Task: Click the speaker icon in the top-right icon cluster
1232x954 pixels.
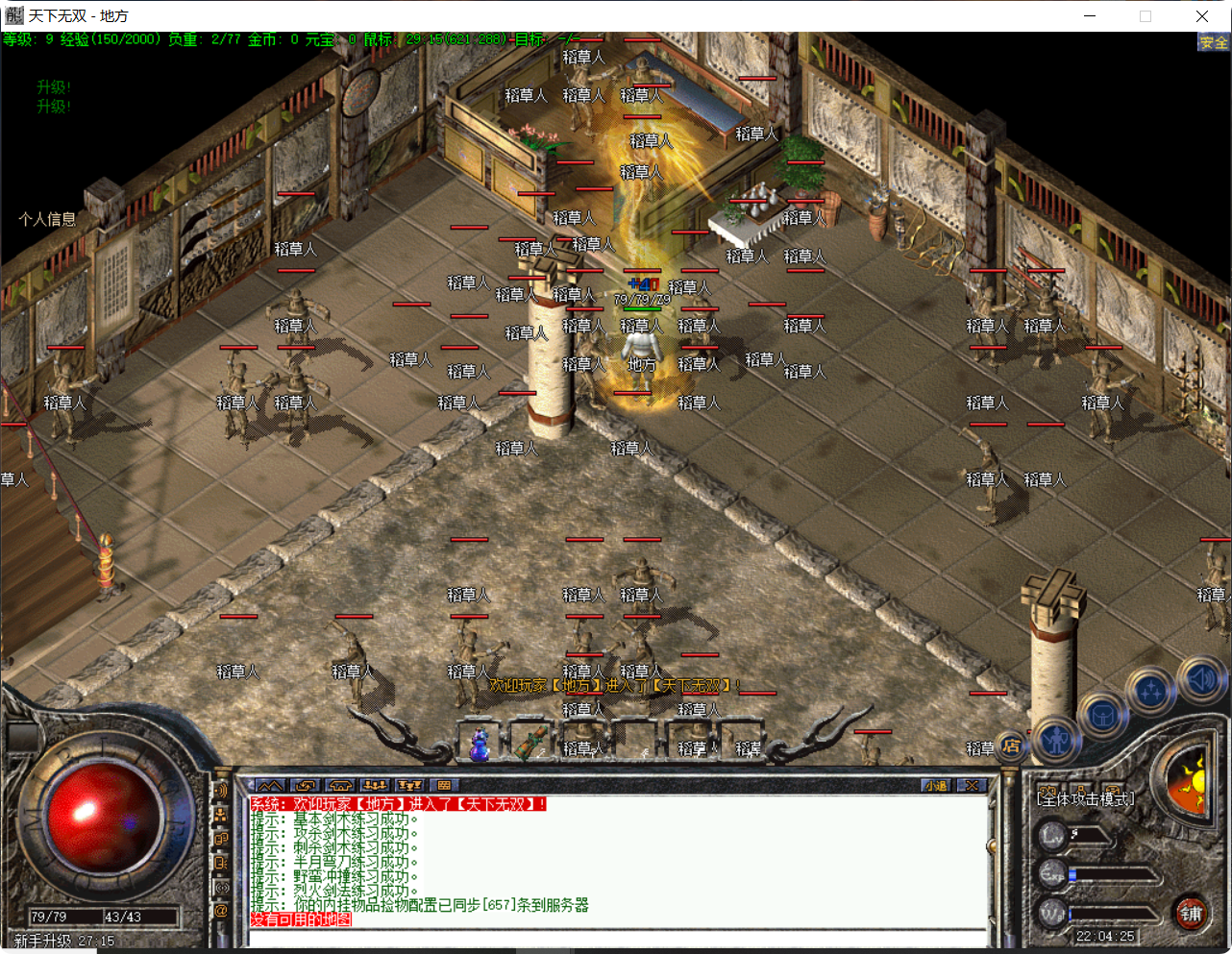Action: (x=1201, y=679)
